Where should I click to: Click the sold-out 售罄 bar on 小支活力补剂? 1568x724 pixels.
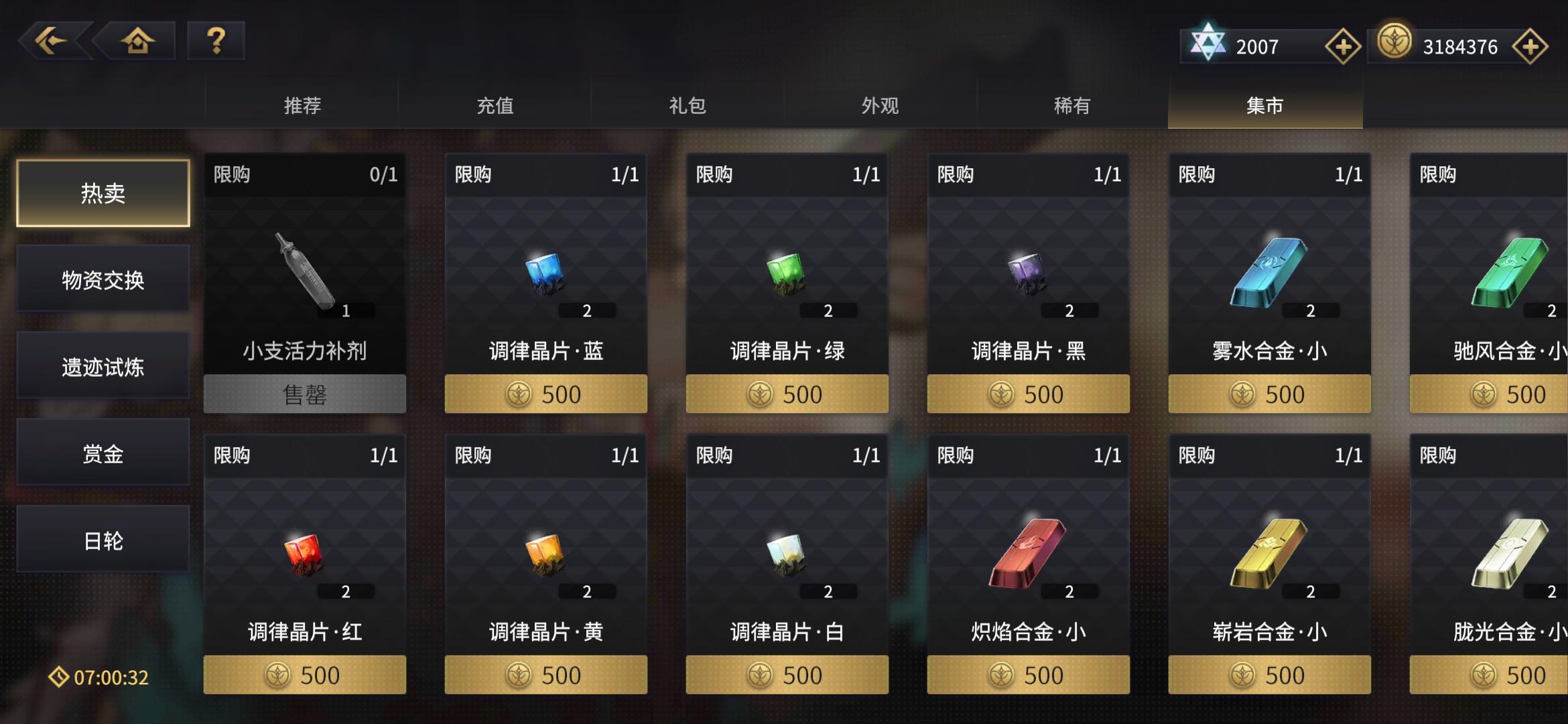tap(304, 394)
